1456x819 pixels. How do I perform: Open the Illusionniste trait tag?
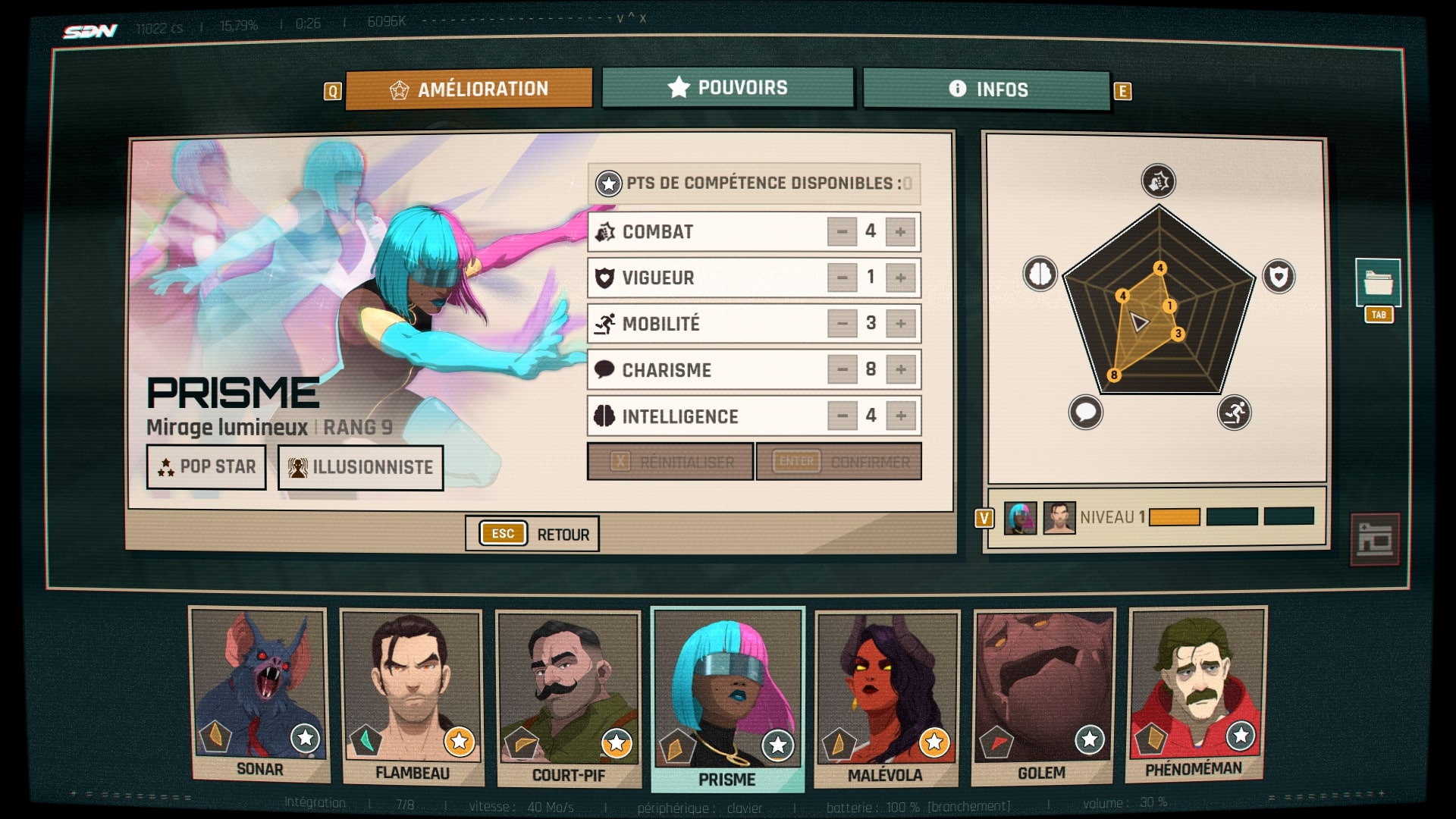tap(360, 467)
